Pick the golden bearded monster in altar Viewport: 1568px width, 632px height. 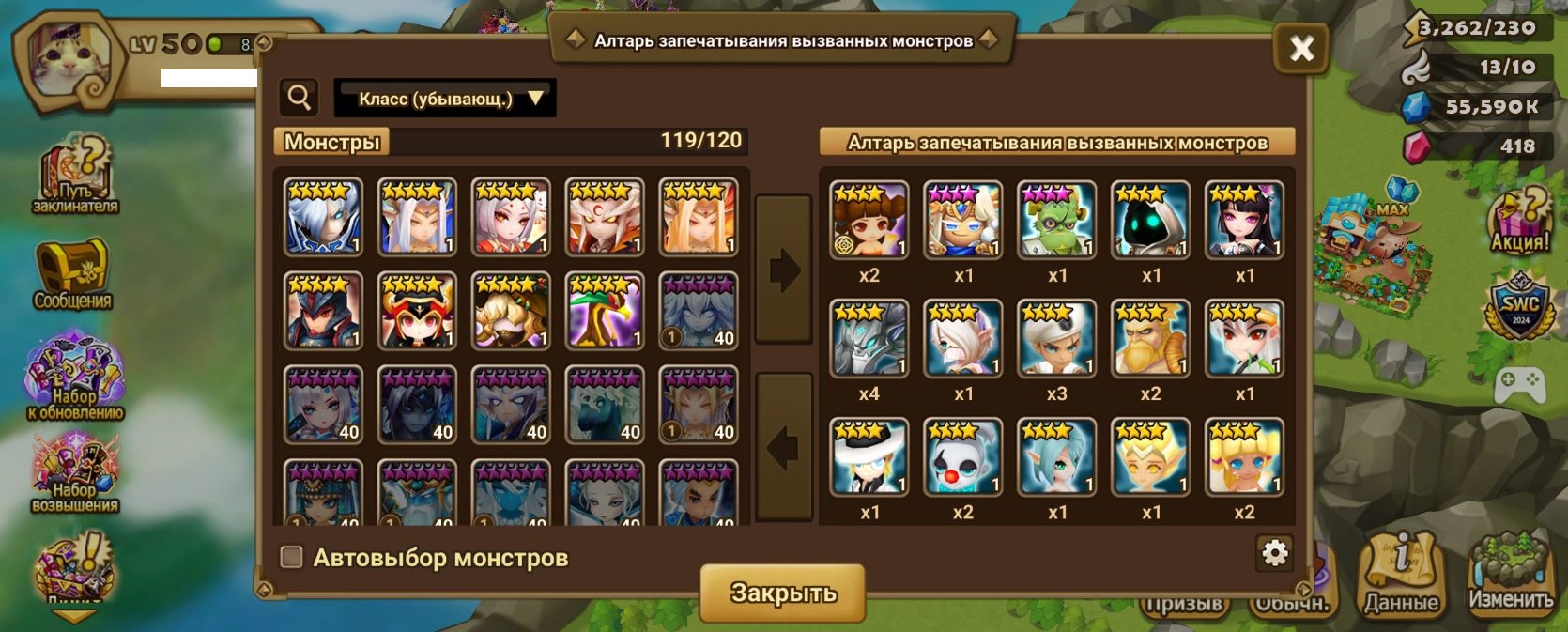(x=1151, y=339)
